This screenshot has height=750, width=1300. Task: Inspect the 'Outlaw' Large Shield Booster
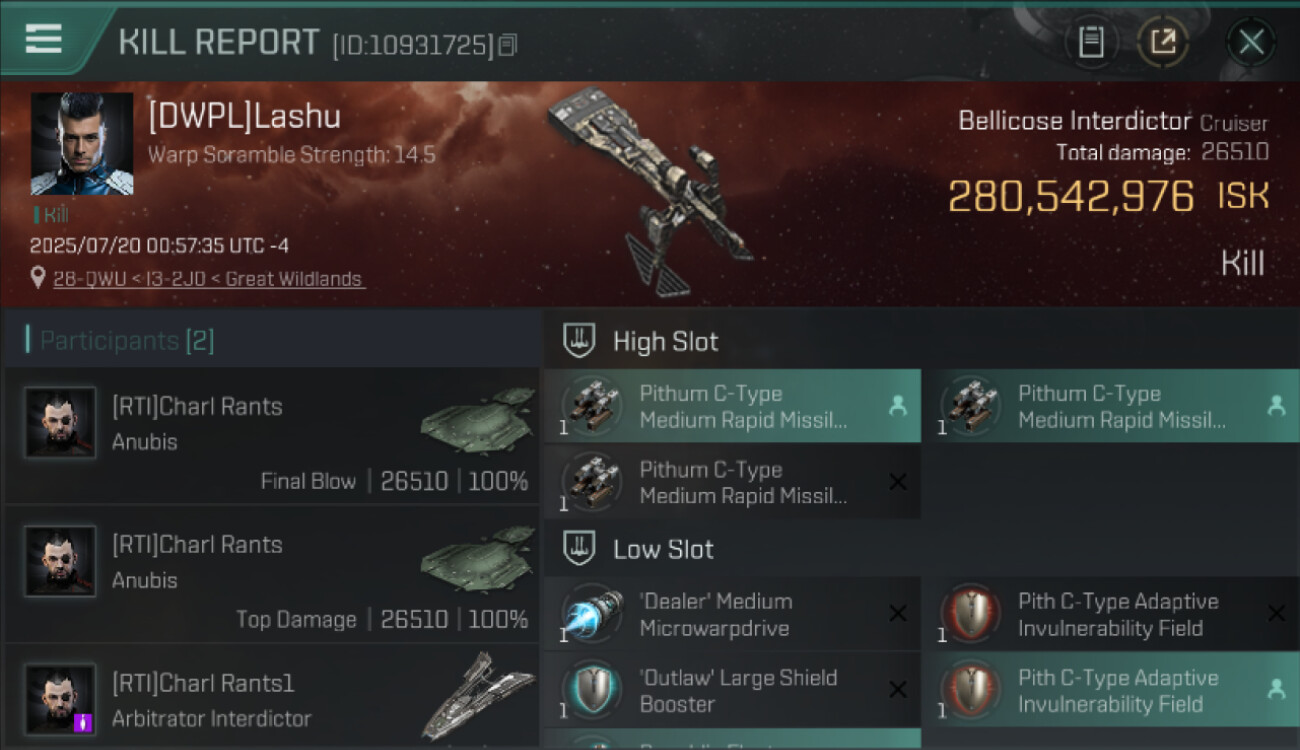click(x=732, y=691)
